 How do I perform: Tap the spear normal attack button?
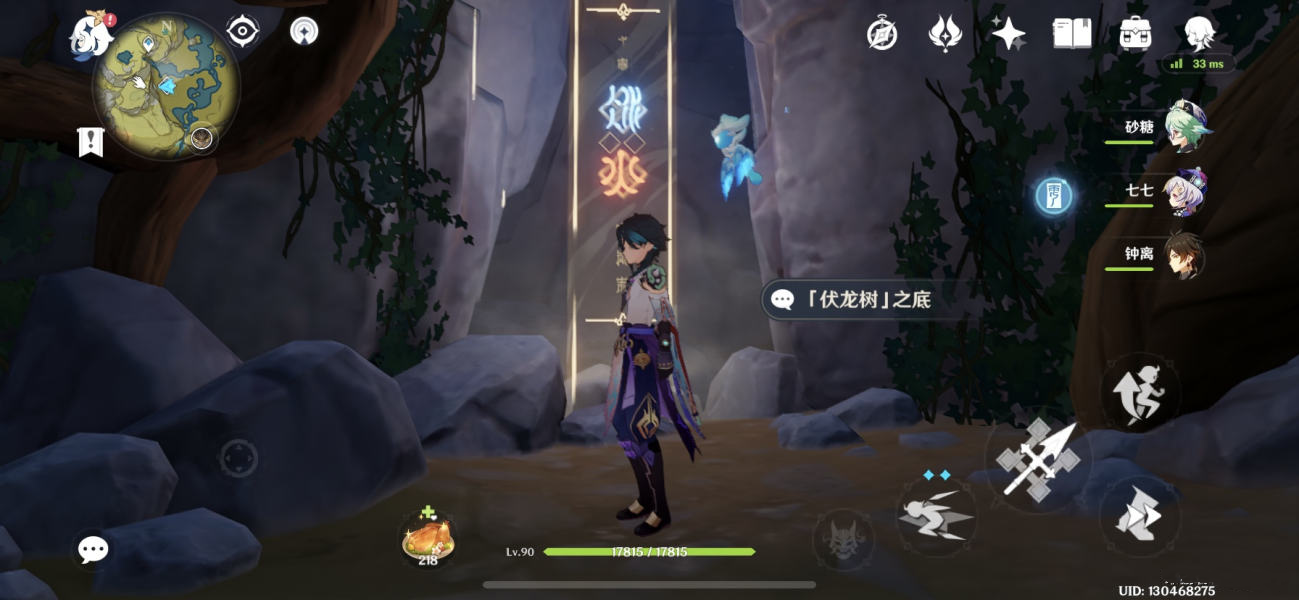click(x=1038, y=460)
